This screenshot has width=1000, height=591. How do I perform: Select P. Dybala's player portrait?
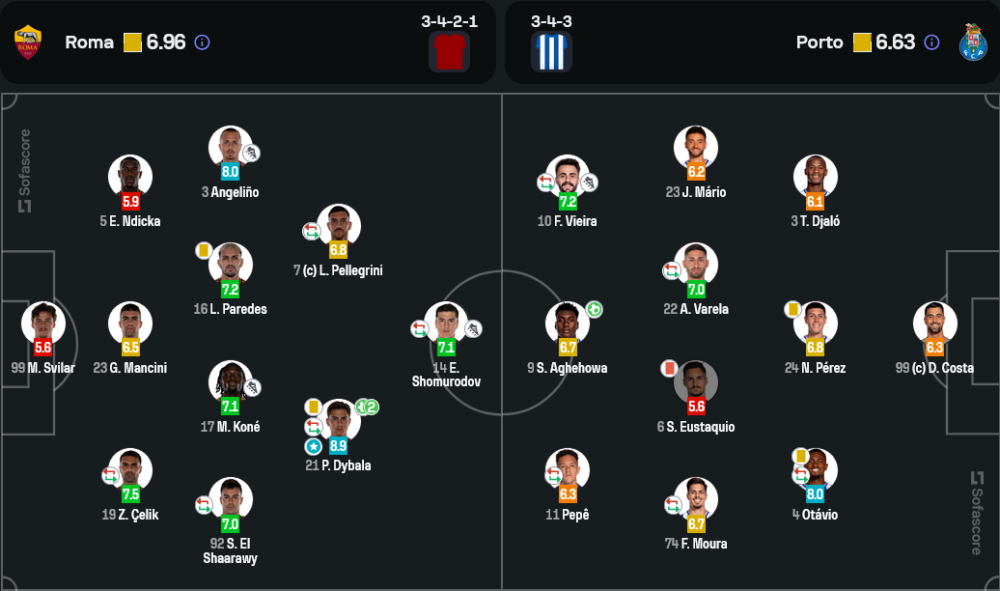[339, 420]
